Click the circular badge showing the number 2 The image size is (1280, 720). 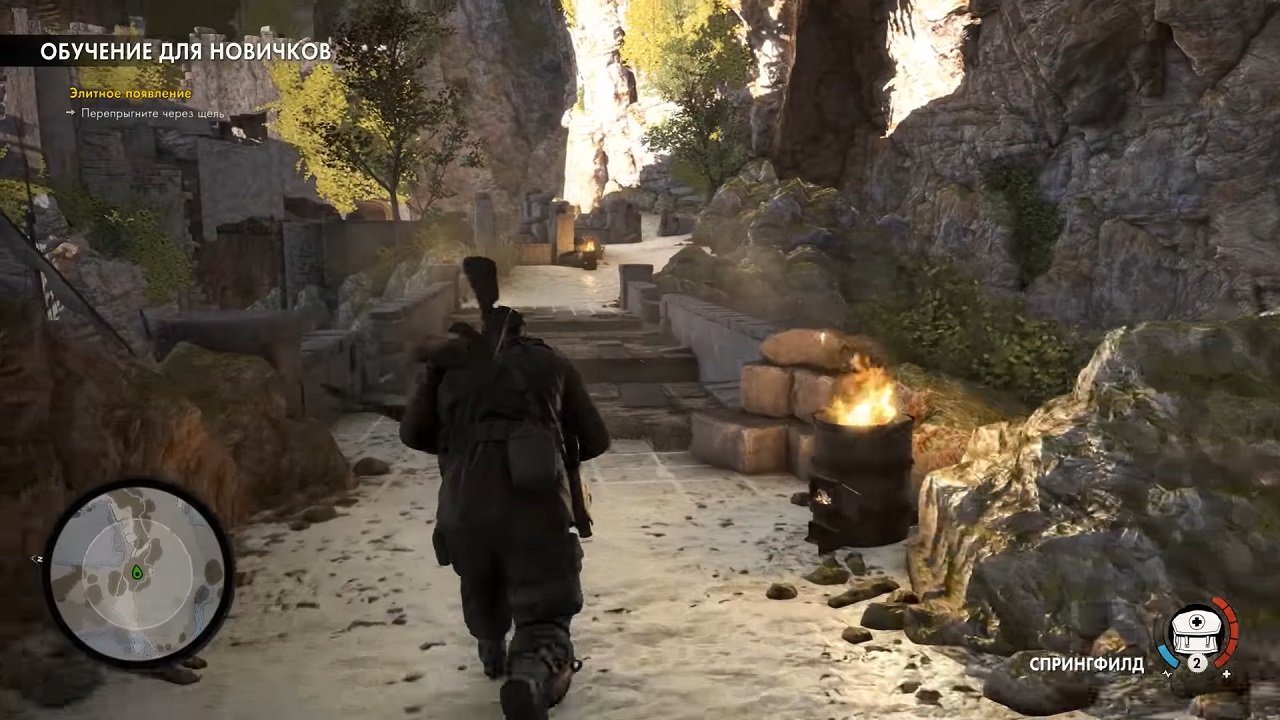pos(1197,663)
